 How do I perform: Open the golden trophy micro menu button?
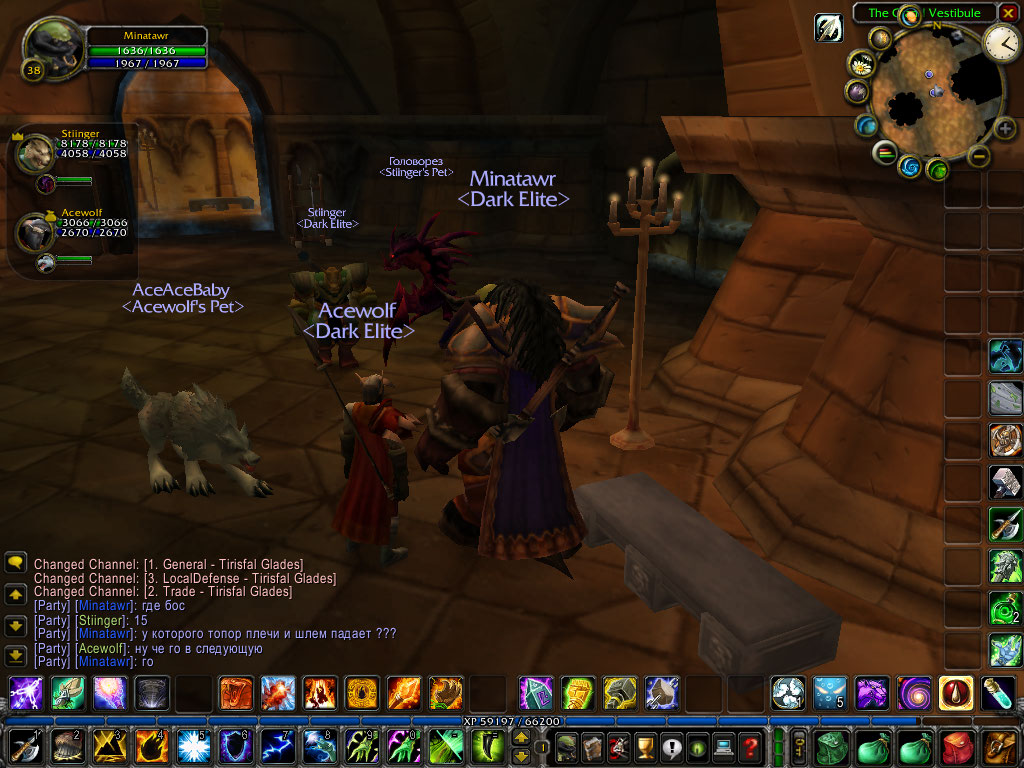coord(645,747)
